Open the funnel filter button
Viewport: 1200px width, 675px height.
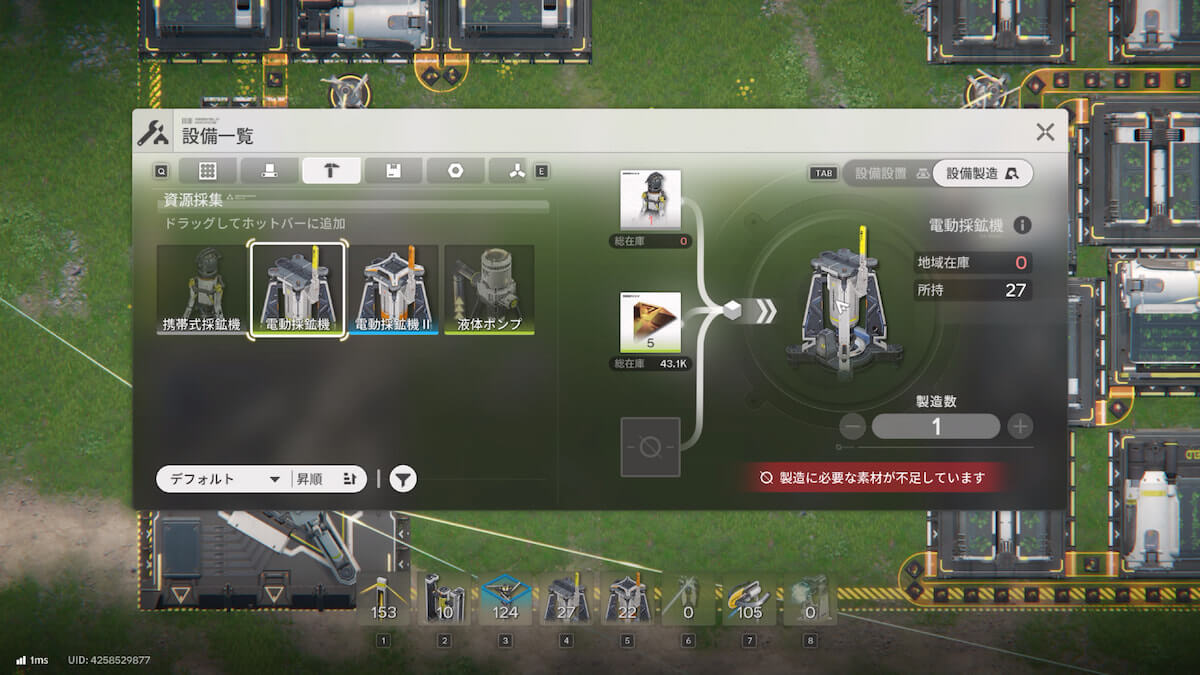point(402,479)
